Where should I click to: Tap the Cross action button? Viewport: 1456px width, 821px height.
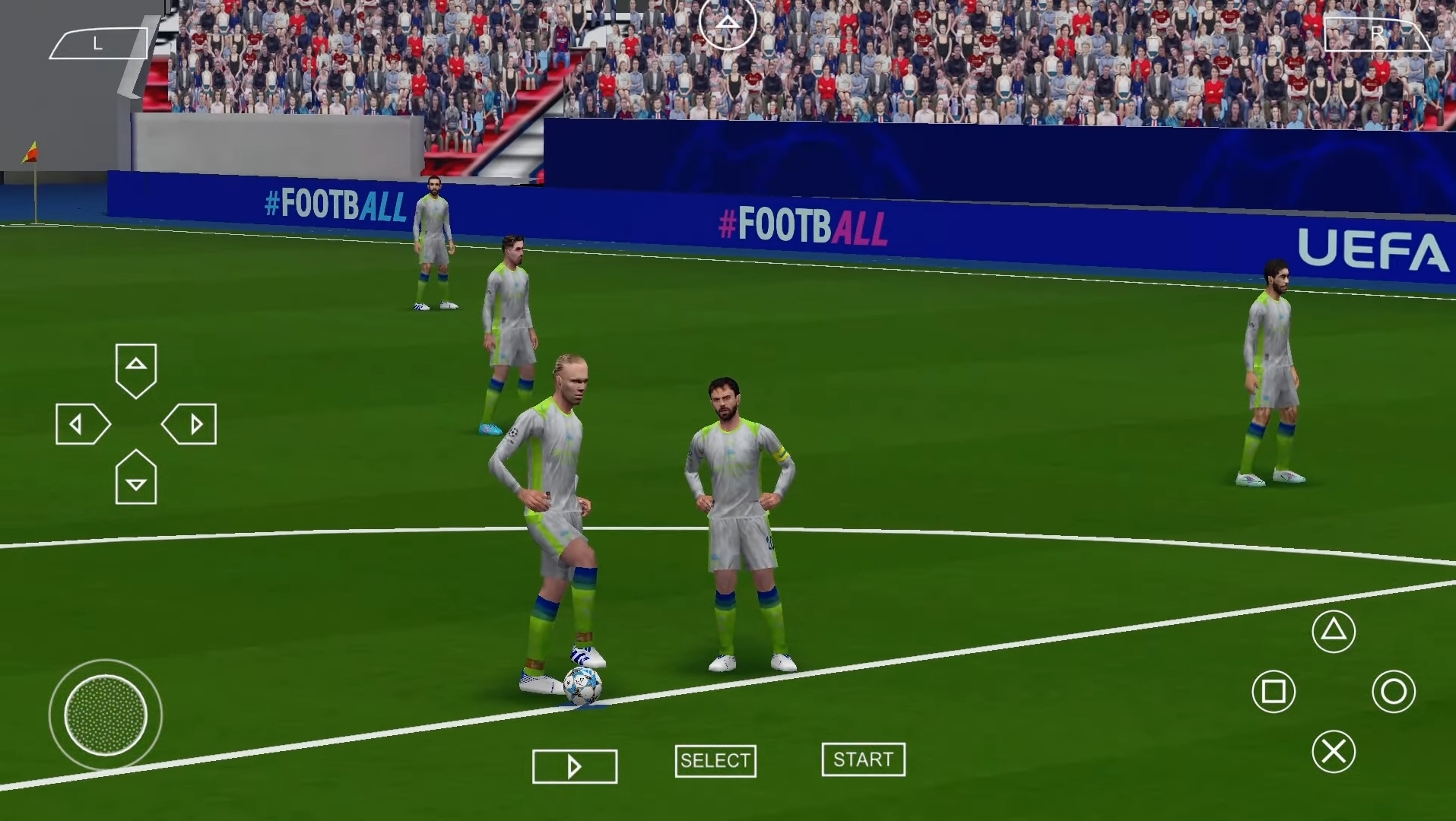1334,751
